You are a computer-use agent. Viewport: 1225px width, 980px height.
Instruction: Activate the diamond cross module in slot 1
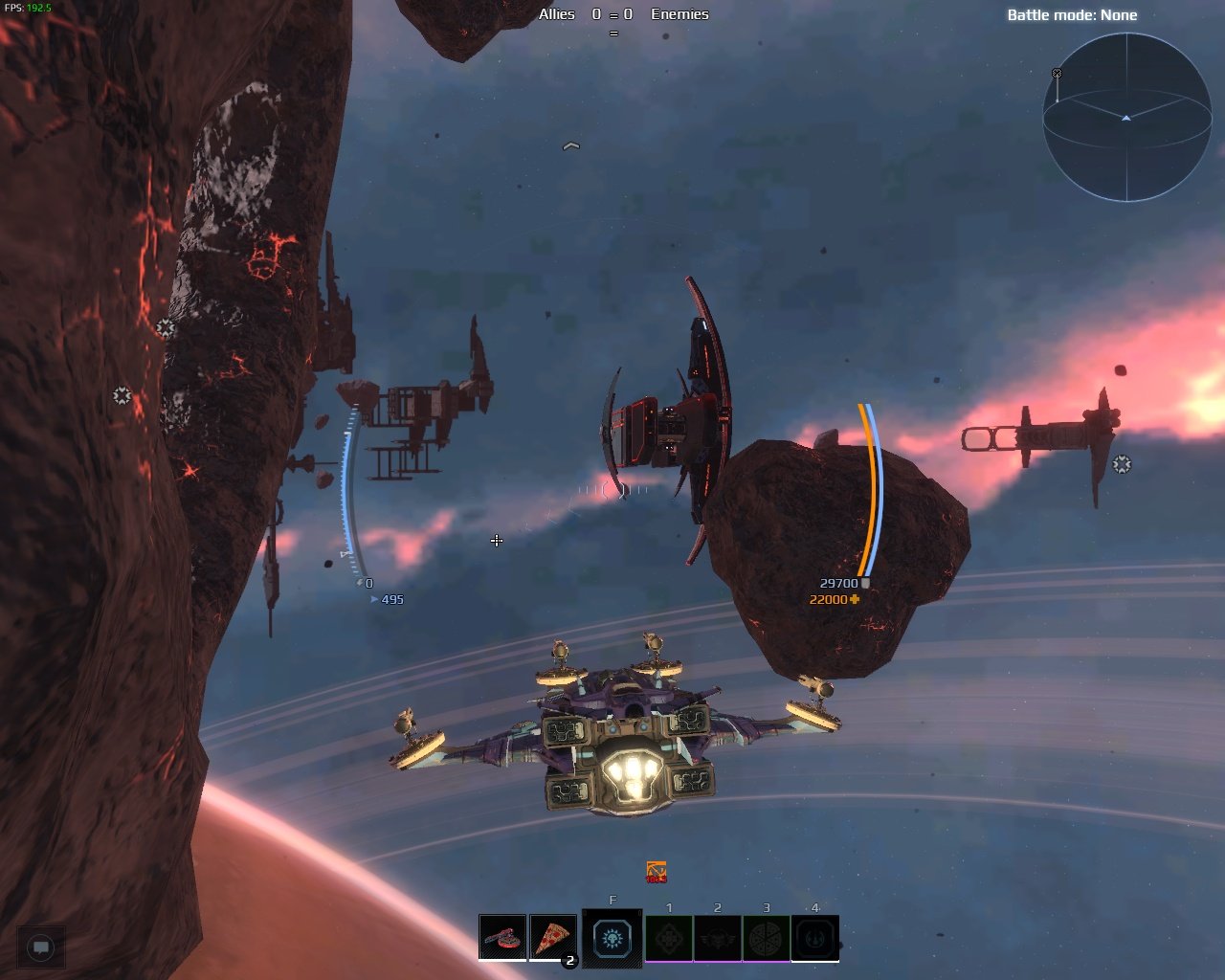point(669,938)
